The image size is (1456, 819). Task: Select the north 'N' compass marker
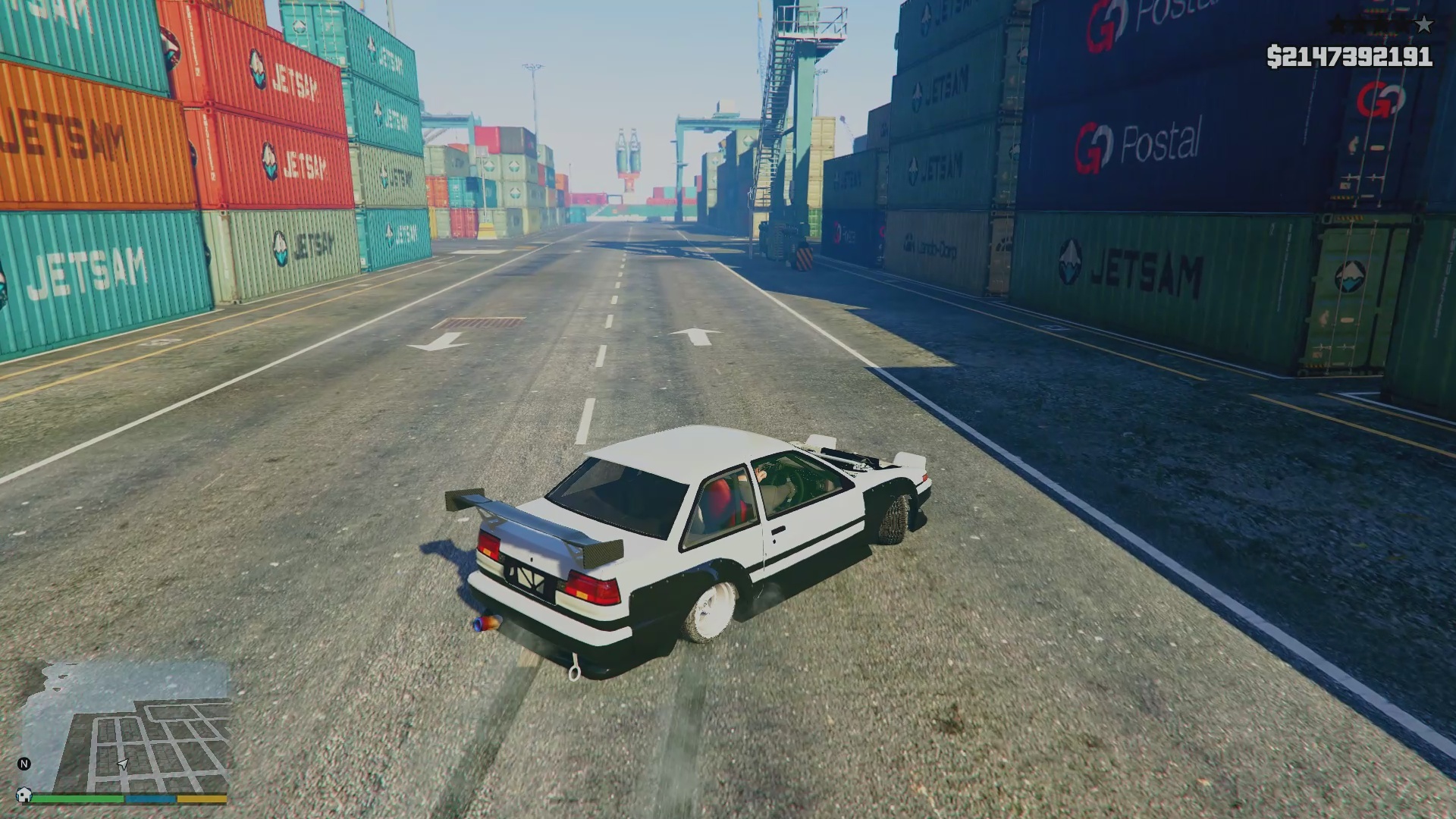point(24,764)
